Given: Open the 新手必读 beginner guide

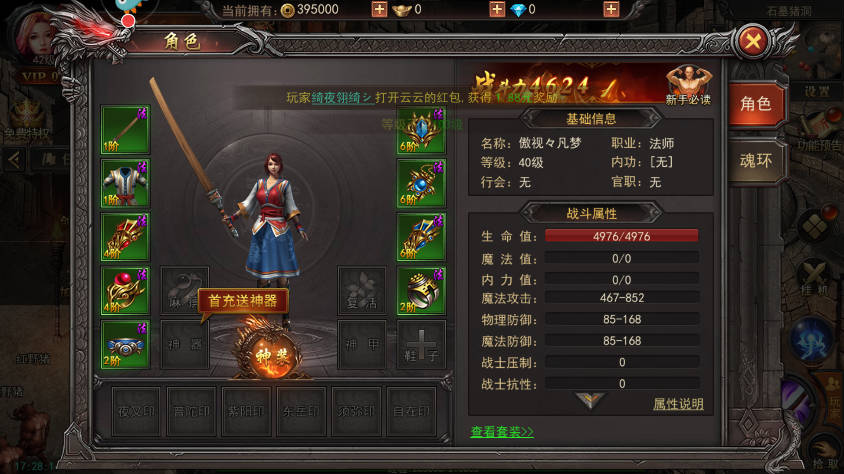Looking at the screenshot, I should coord(688,85).
